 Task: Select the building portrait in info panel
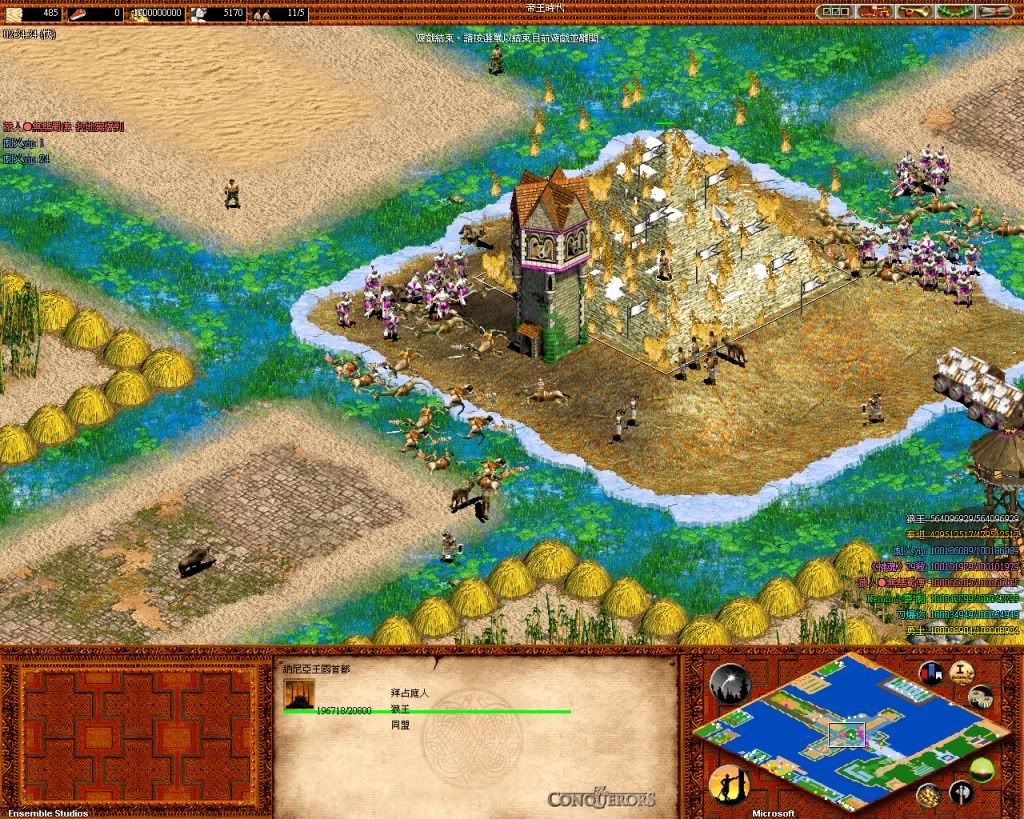click(299, 694)
